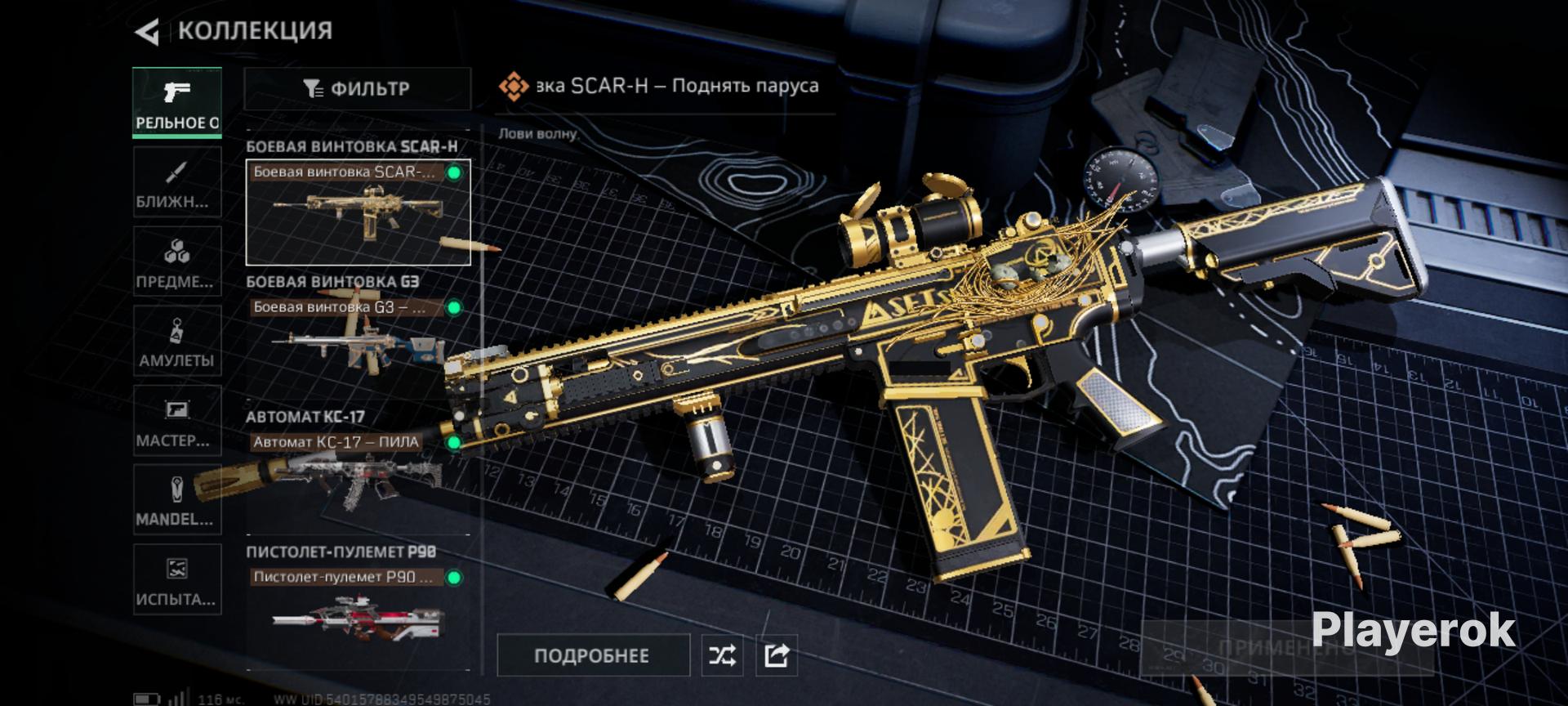Open the Испытания category tab
Screen dimensions: 1568x706
tap(177, 579)
